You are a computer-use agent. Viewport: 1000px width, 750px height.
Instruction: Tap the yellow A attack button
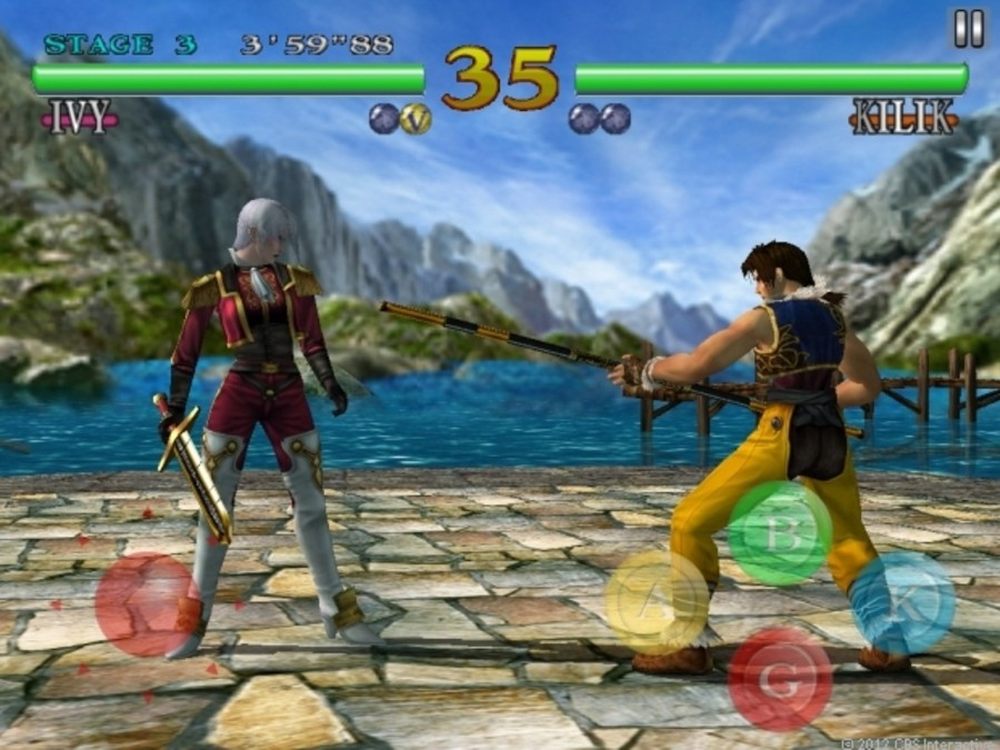(657, 602)
